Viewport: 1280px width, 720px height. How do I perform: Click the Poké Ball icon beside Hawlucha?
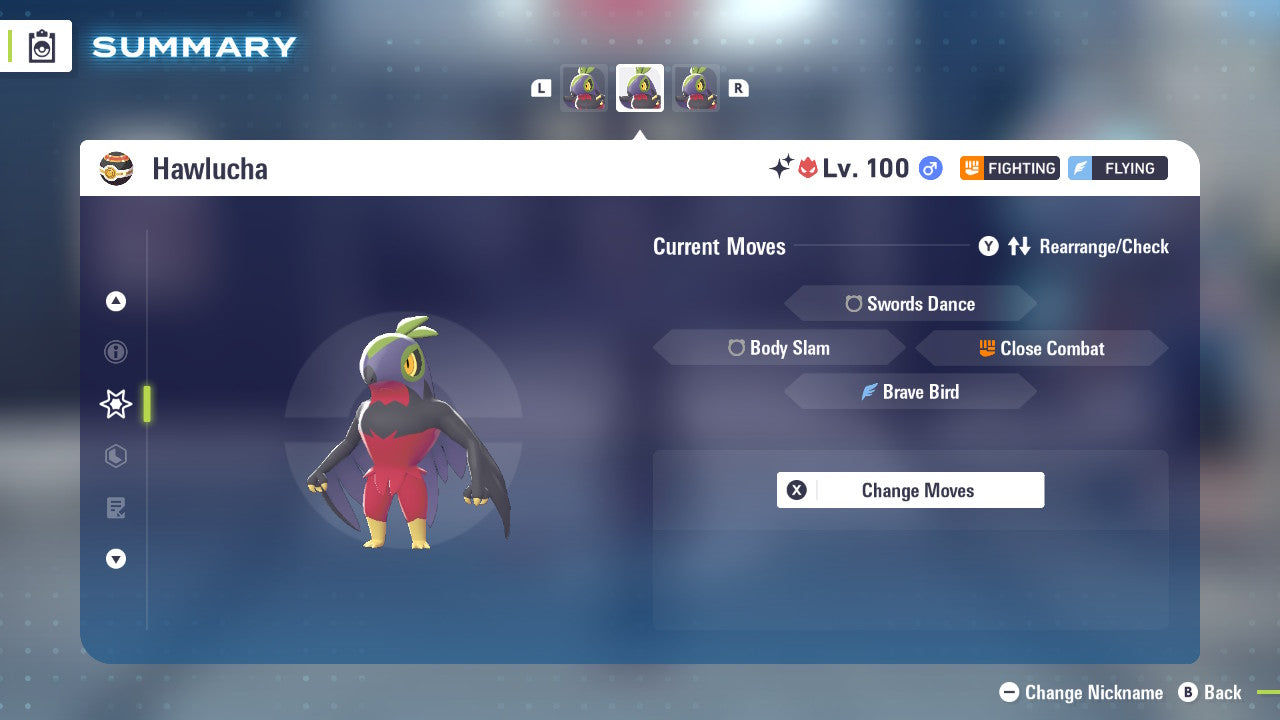tap(117, 167)
